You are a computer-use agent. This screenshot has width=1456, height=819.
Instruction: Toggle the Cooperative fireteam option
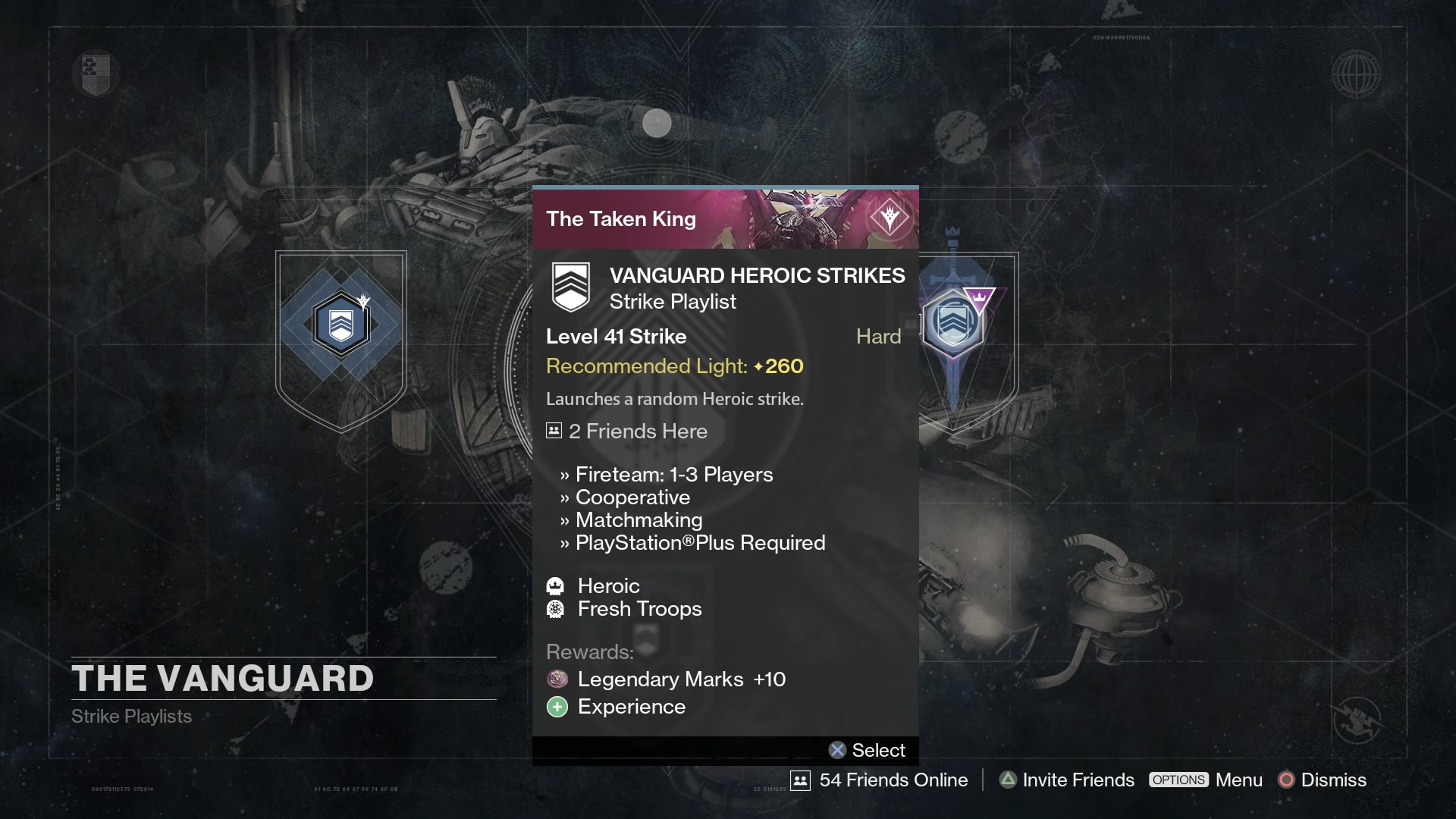pos(633,497)
